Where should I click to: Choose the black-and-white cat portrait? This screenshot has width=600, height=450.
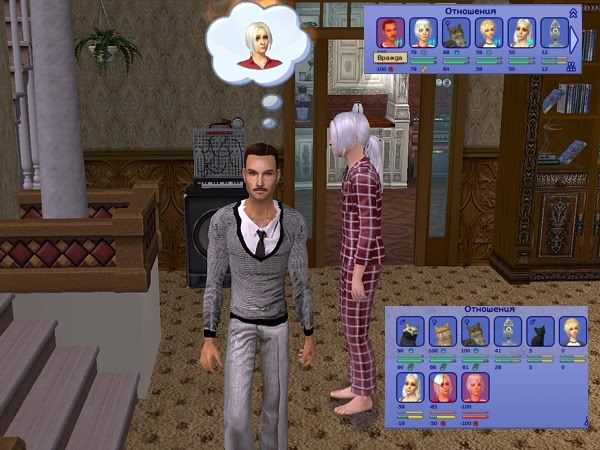[x=408, y=332]
